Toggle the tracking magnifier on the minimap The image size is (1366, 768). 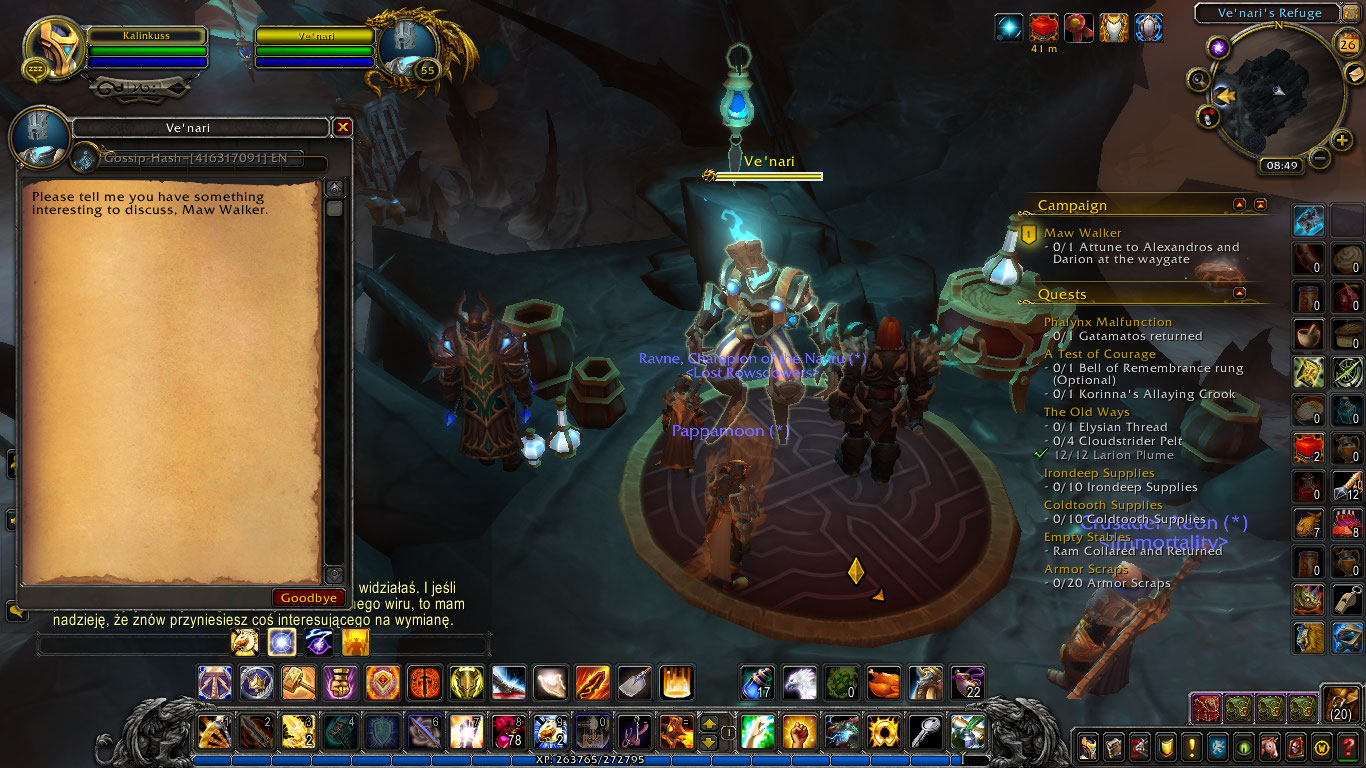pos(1197,77)
